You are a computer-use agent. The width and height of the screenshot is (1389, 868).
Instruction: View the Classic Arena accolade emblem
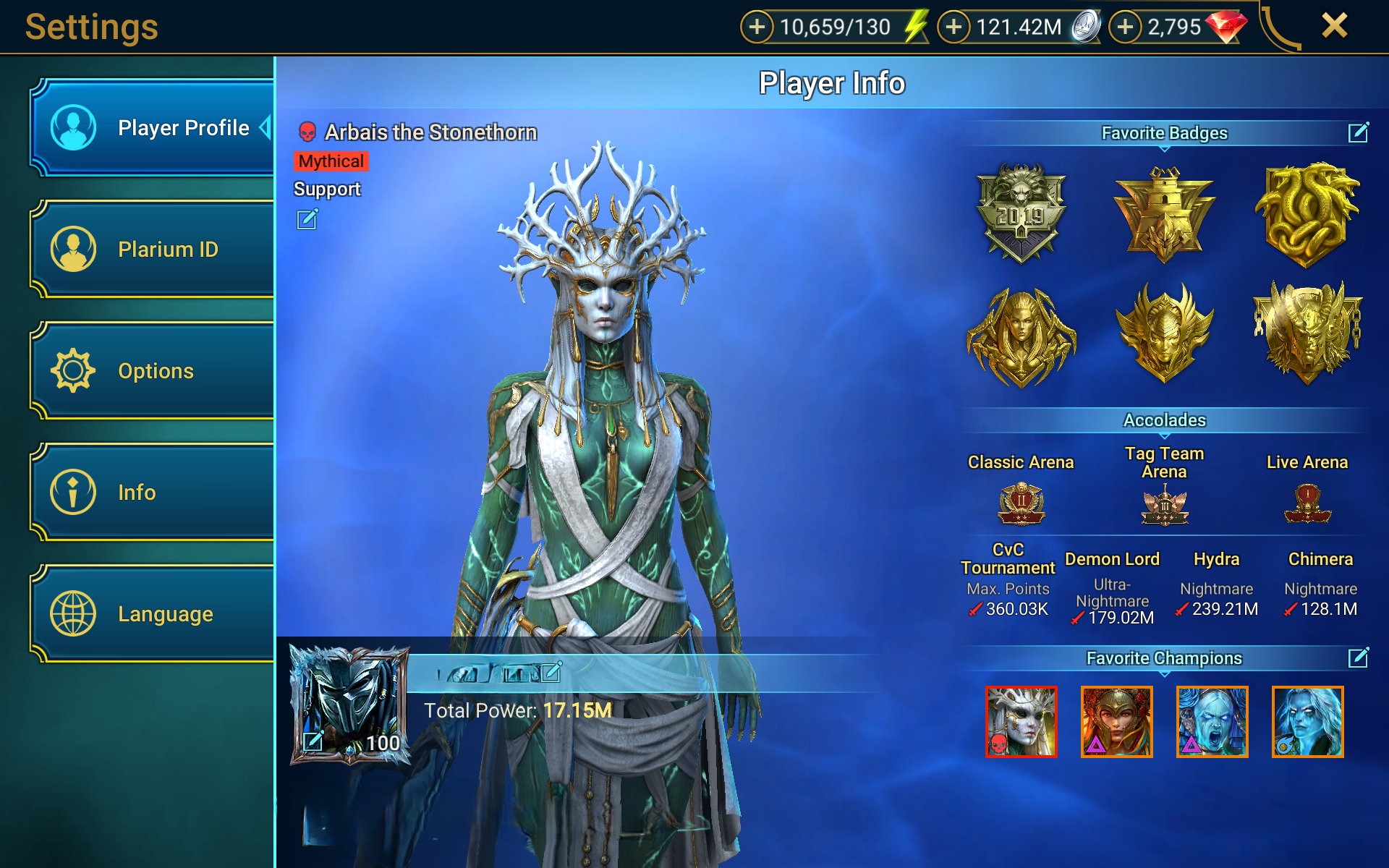click(x=1021, y=503)
